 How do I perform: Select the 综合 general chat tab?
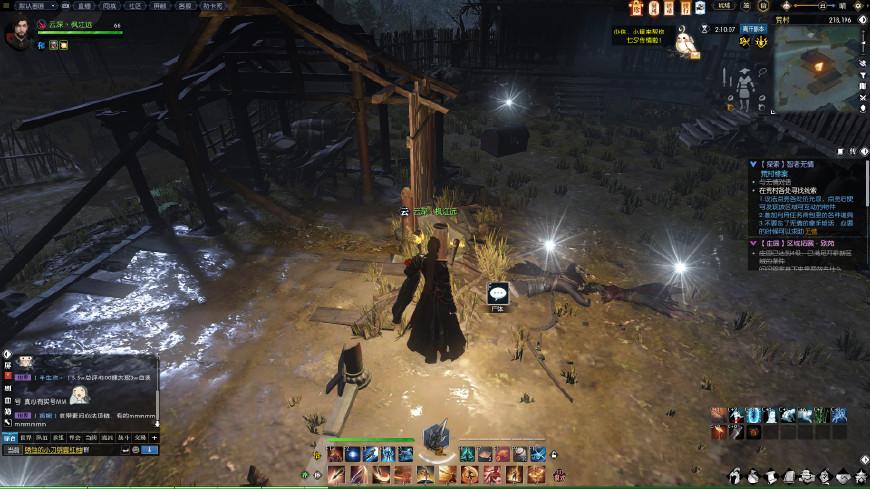[9, 437]
